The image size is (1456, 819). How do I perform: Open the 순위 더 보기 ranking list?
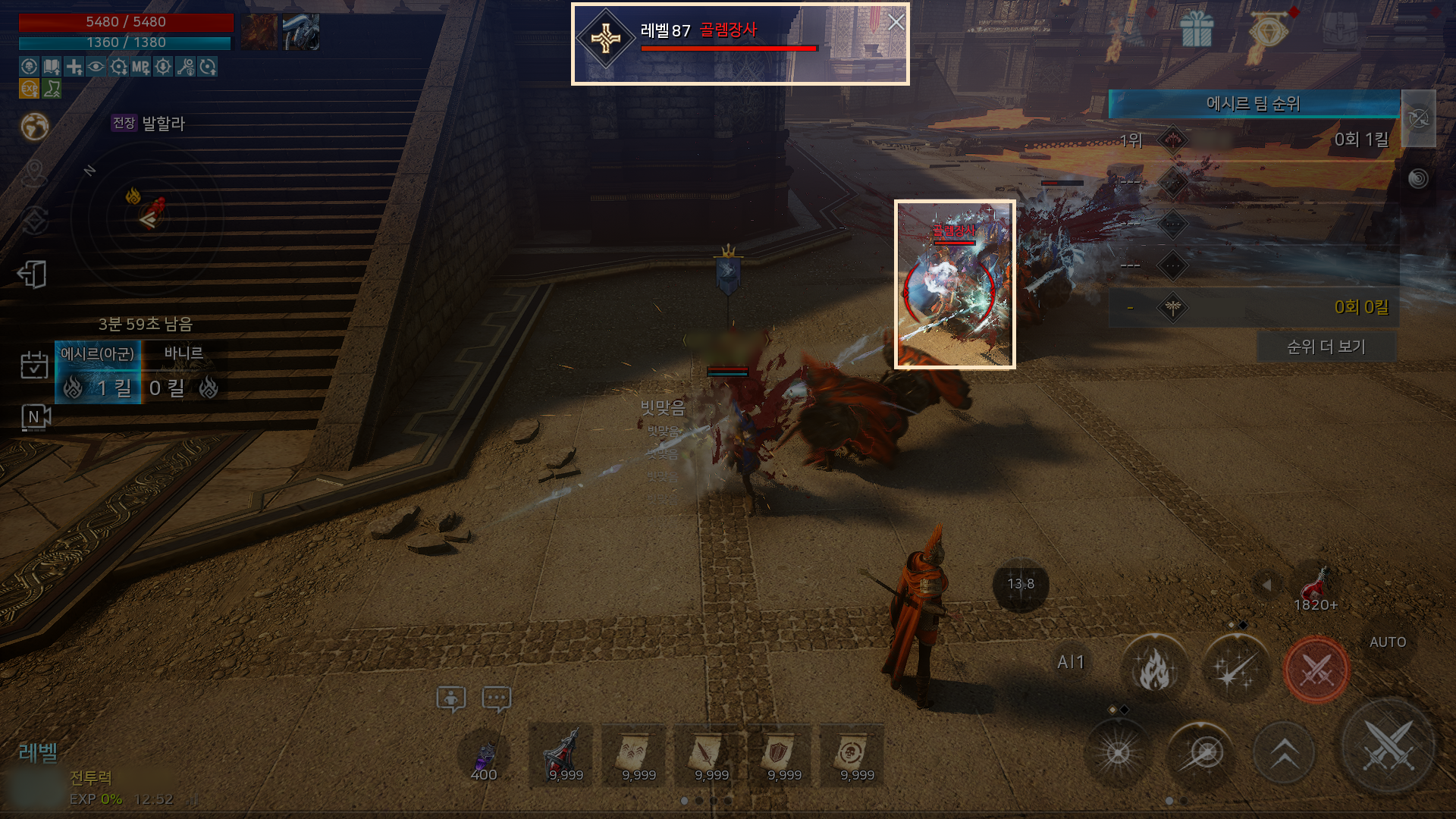(1326, 347)
